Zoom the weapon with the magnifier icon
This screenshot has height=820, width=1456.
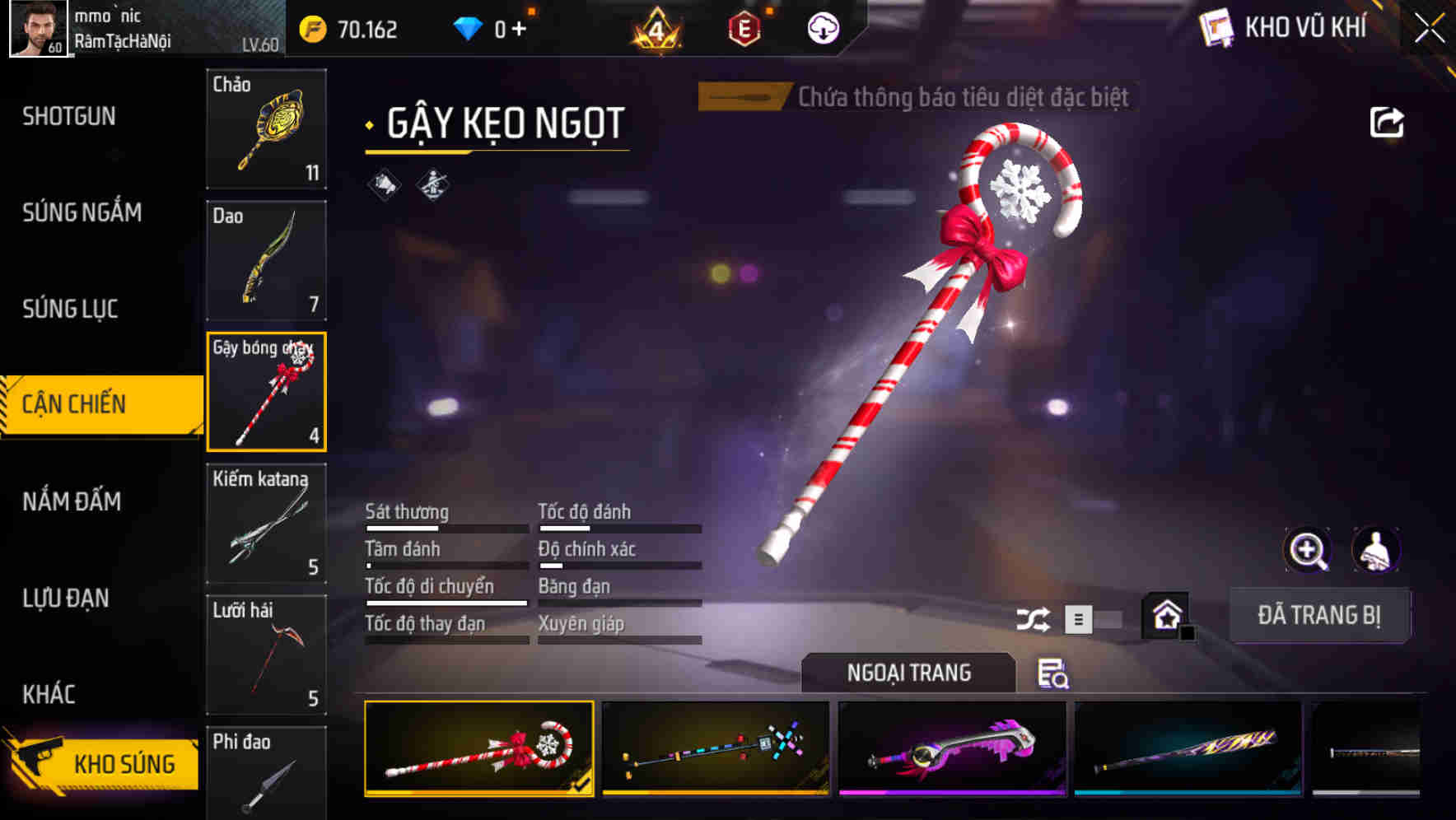click(1306, 550)
